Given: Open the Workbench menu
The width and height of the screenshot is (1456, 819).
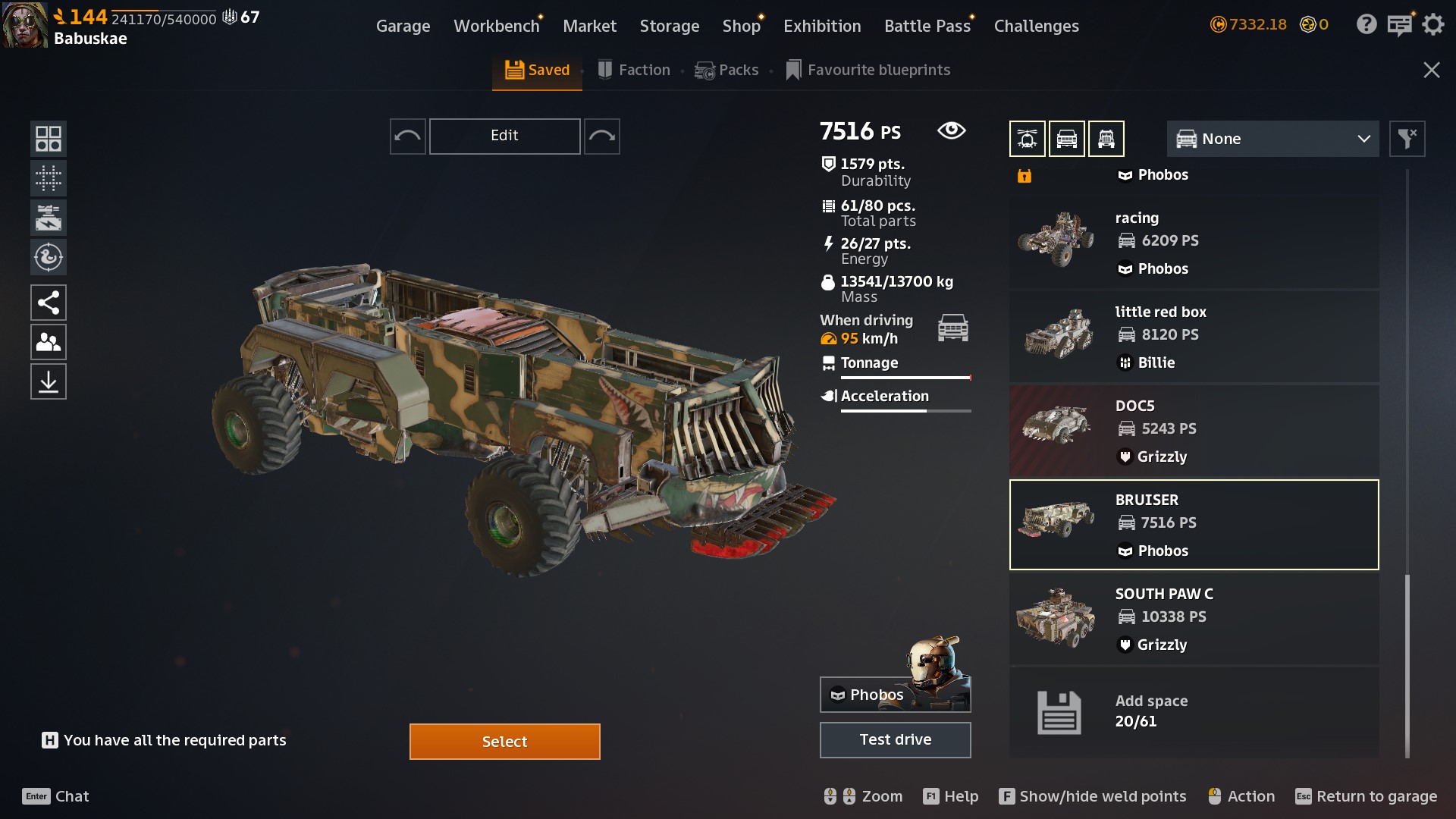Looking at the screenshot, I should pyautogui.click(x=496, y=26).
